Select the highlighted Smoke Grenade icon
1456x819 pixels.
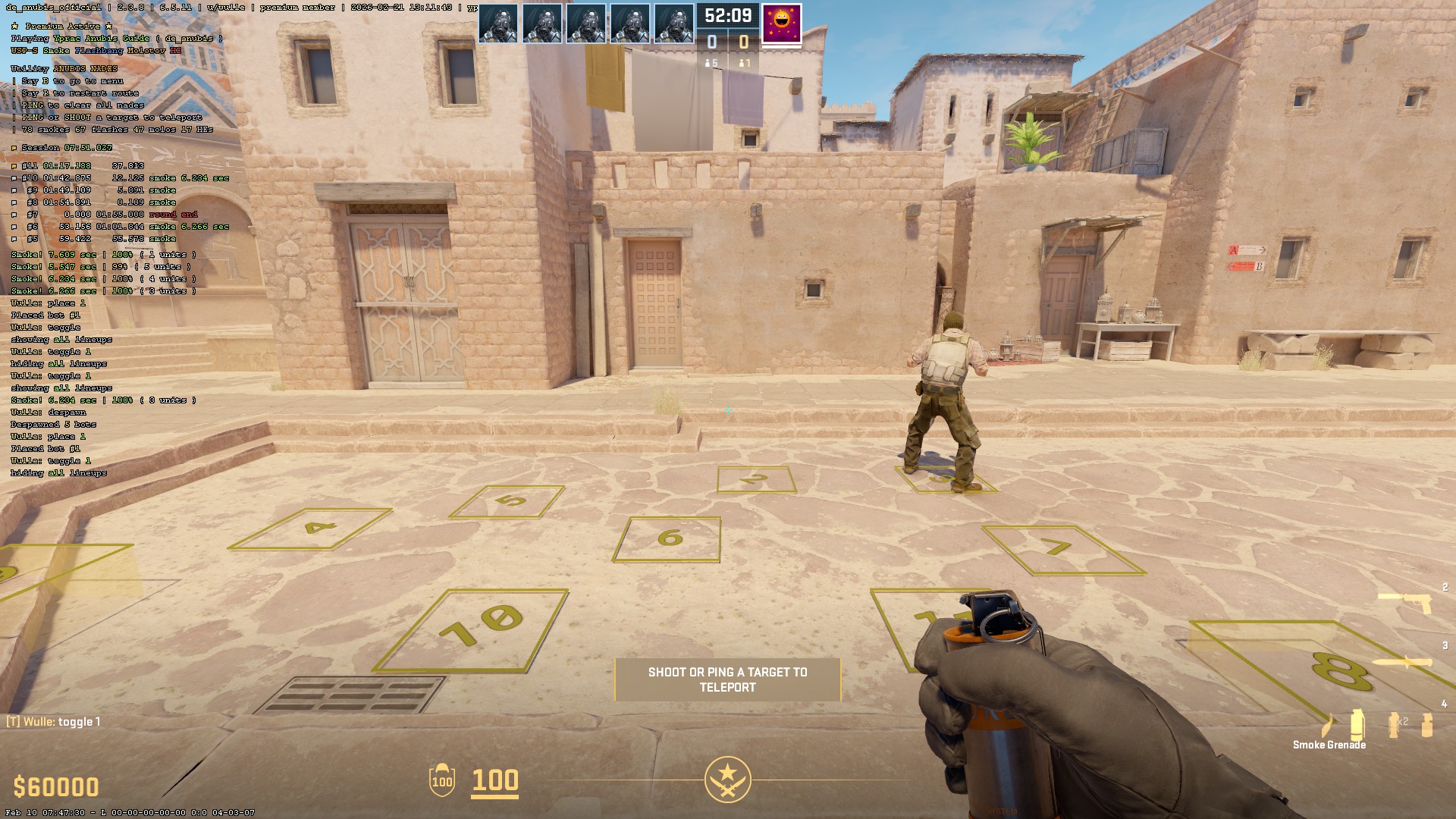1357,725
